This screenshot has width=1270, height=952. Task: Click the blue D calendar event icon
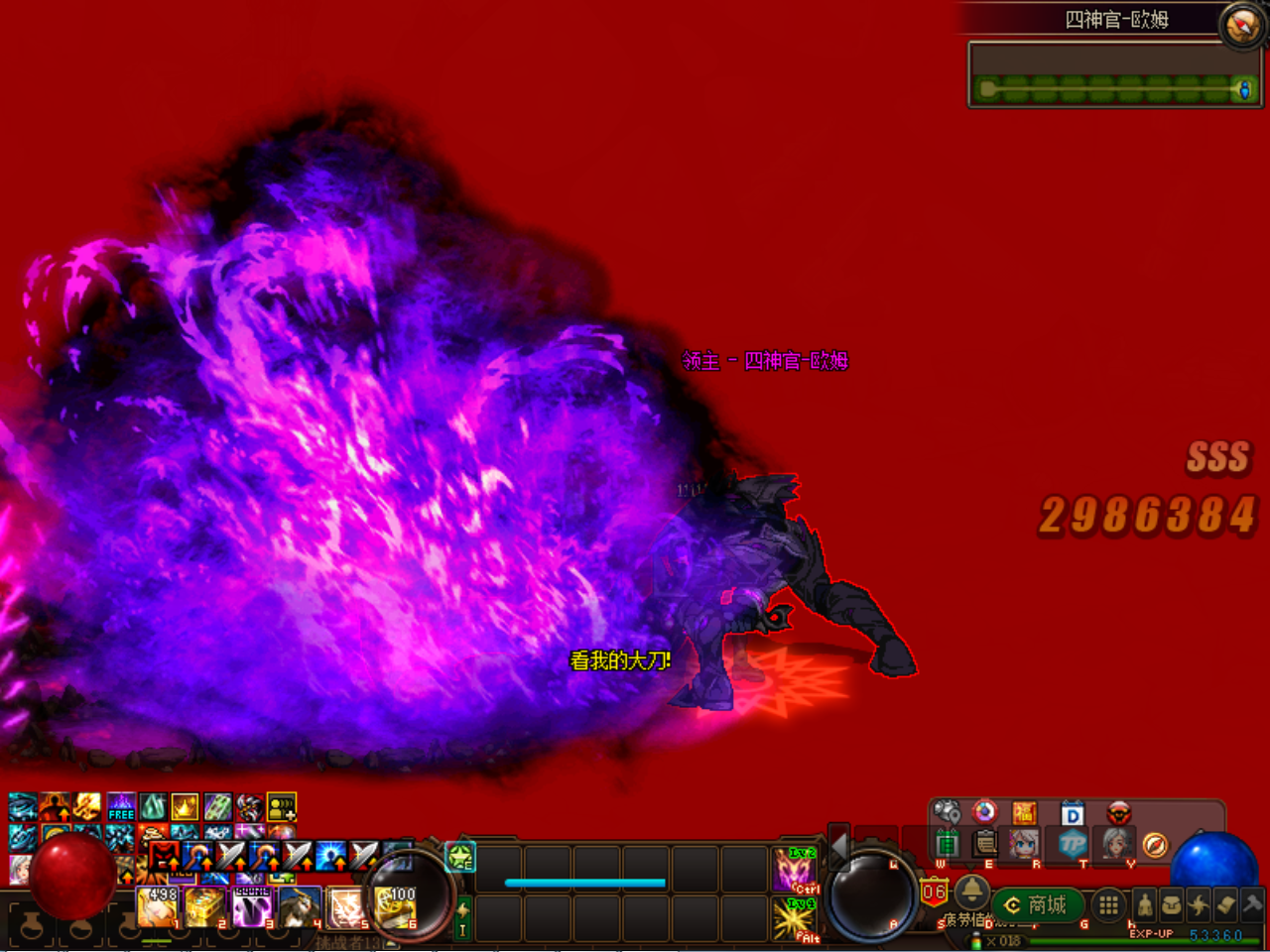coord(1072,812)
